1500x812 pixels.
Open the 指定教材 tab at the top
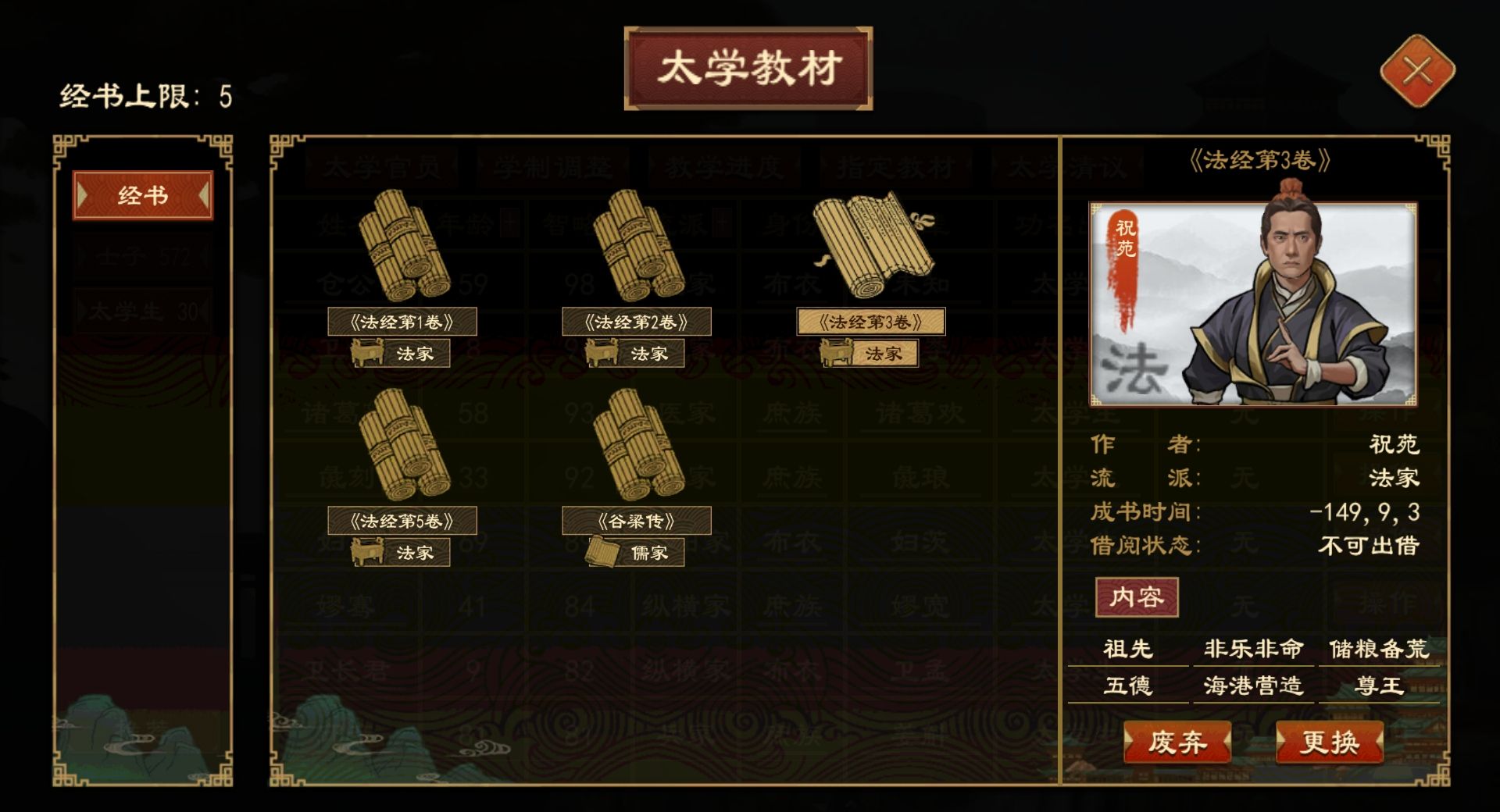point(895,166)
